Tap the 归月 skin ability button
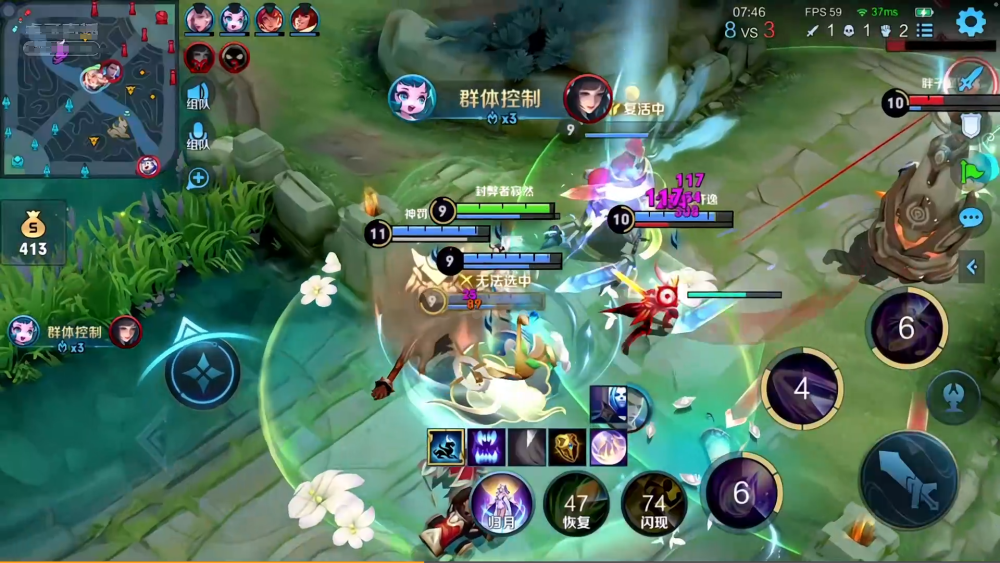This screenshot has width=1000, height=563. pyautogui.click(x=500, y=502)
